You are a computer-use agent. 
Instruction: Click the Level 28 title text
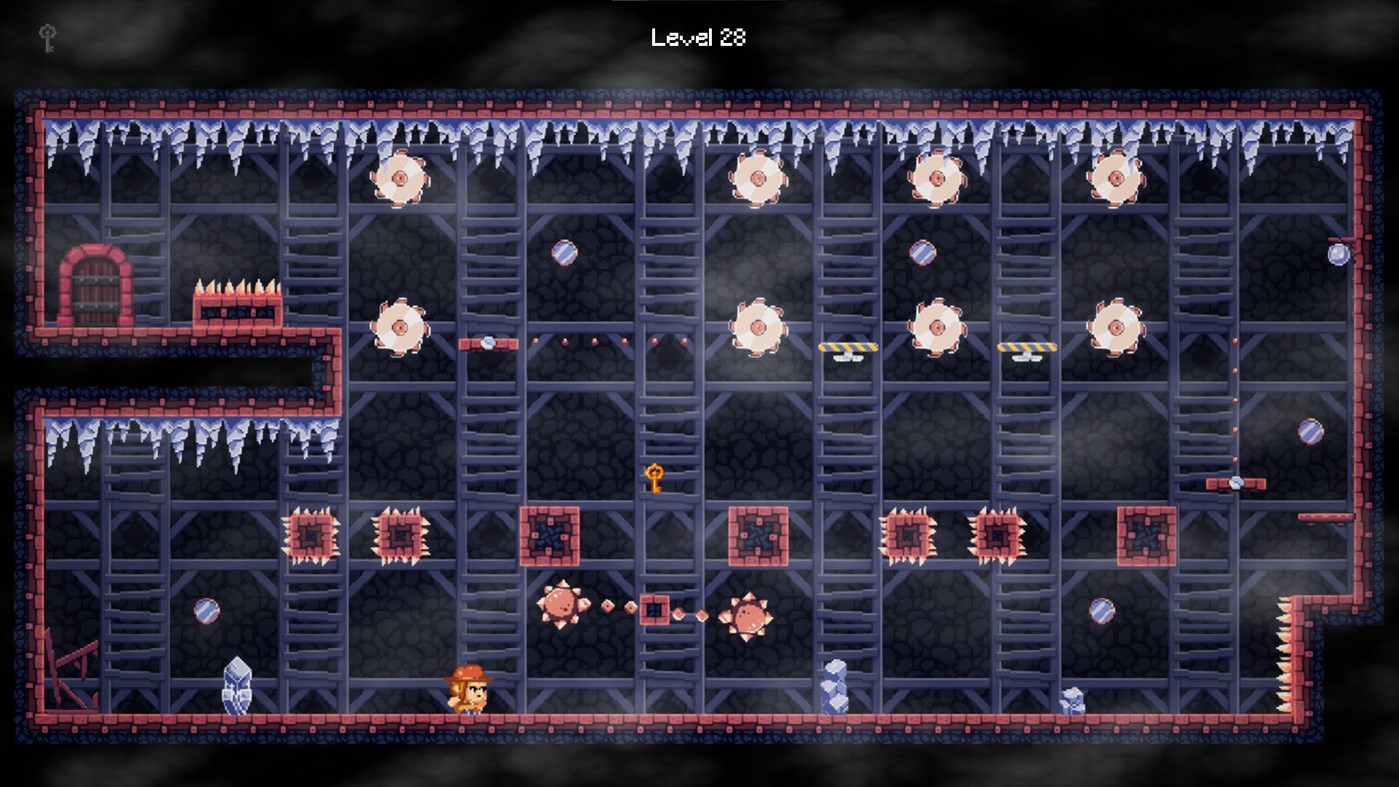click(698, 36)
